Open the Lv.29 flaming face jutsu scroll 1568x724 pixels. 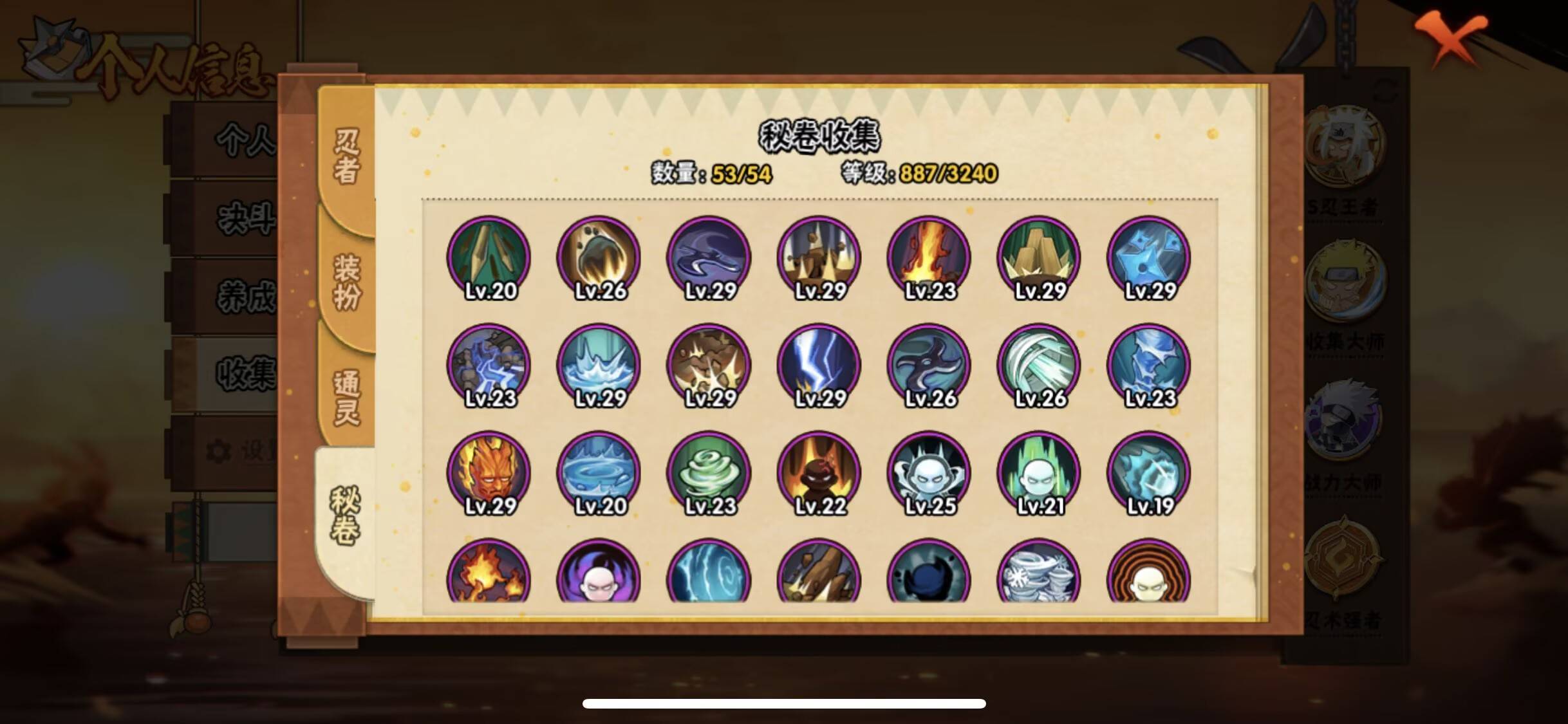pyautogui.click(x=489, y=472)
